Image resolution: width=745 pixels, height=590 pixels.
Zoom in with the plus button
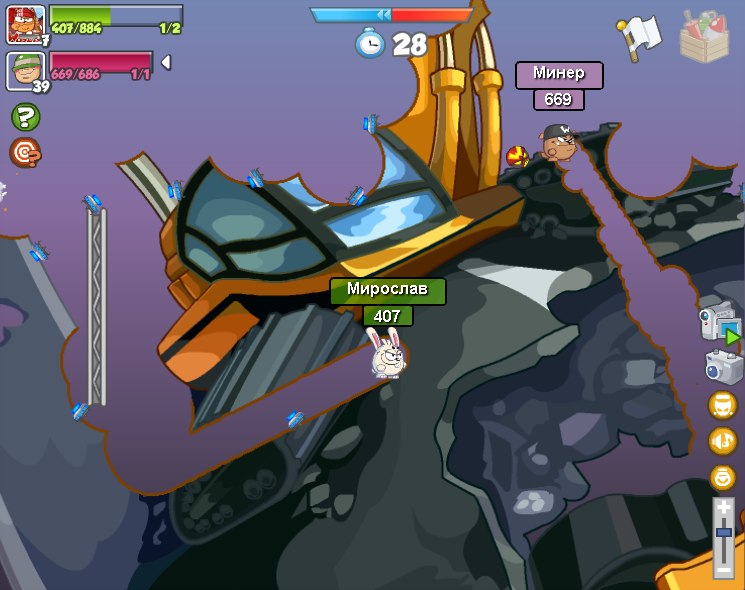tap(724, 509)
